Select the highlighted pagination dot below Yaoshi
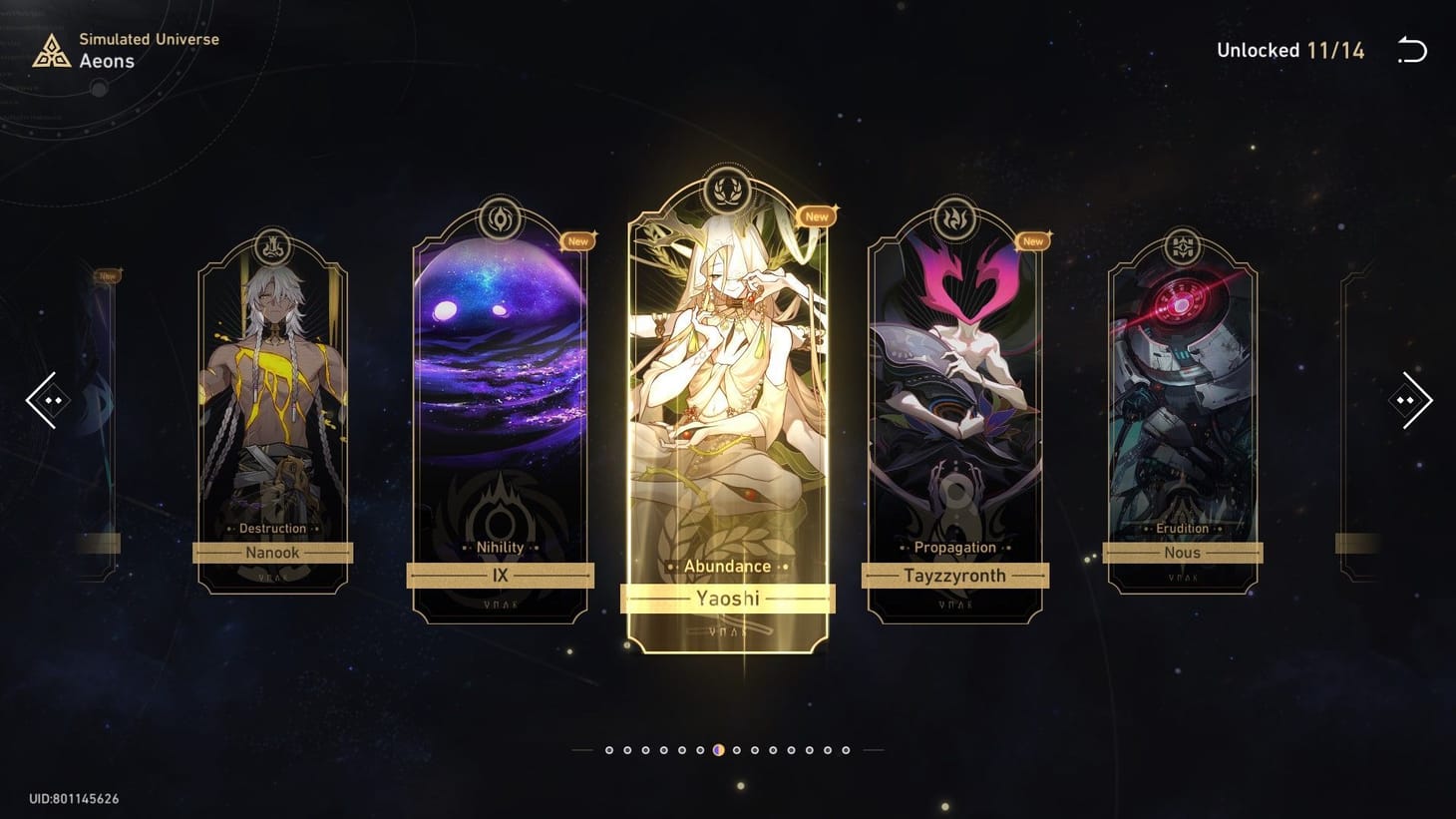This screenshot has width=1456, height=819. point(719,749)
